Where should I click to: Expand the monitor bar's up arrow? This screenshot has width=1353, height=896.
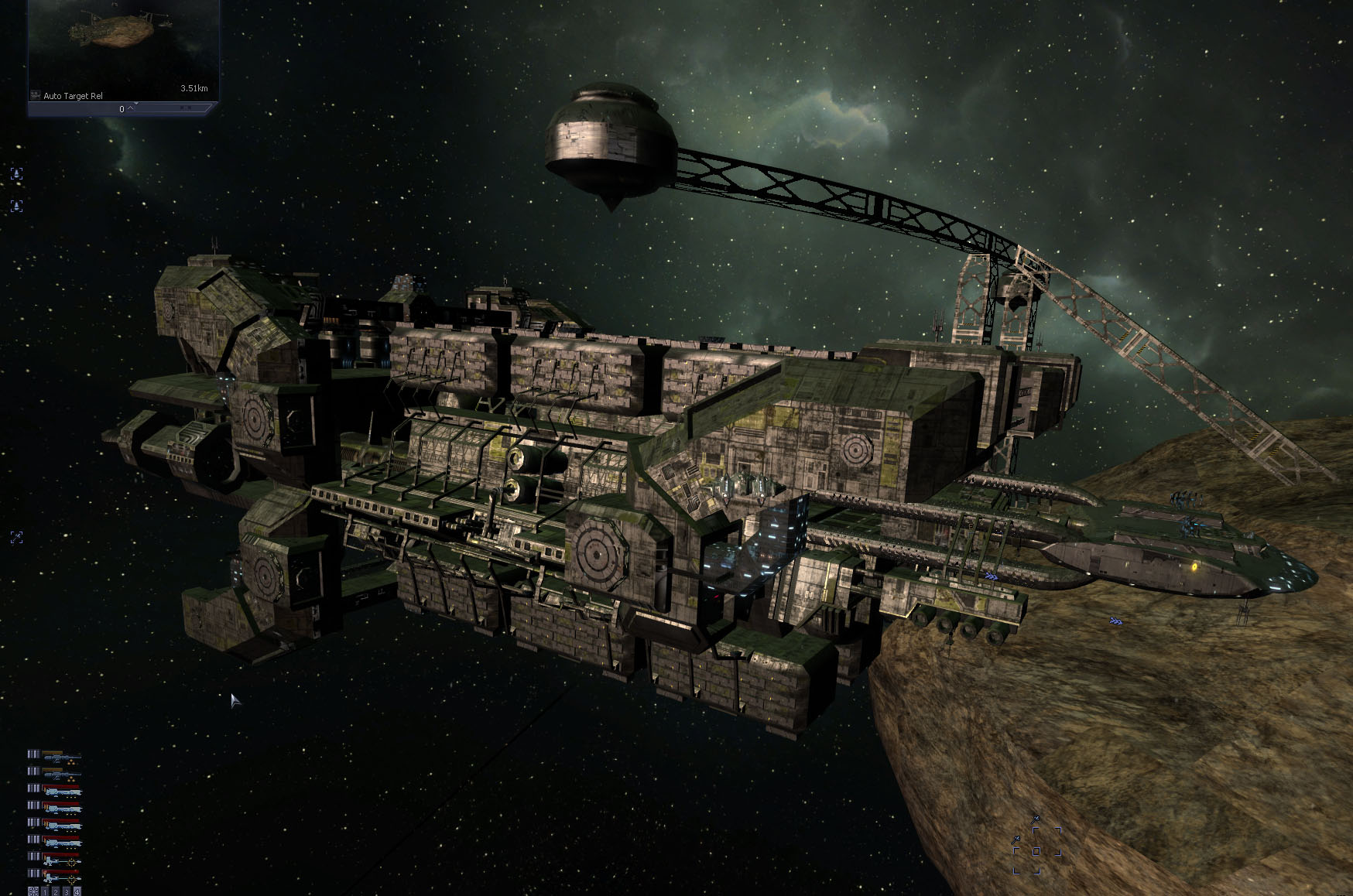tap(132, 108)
